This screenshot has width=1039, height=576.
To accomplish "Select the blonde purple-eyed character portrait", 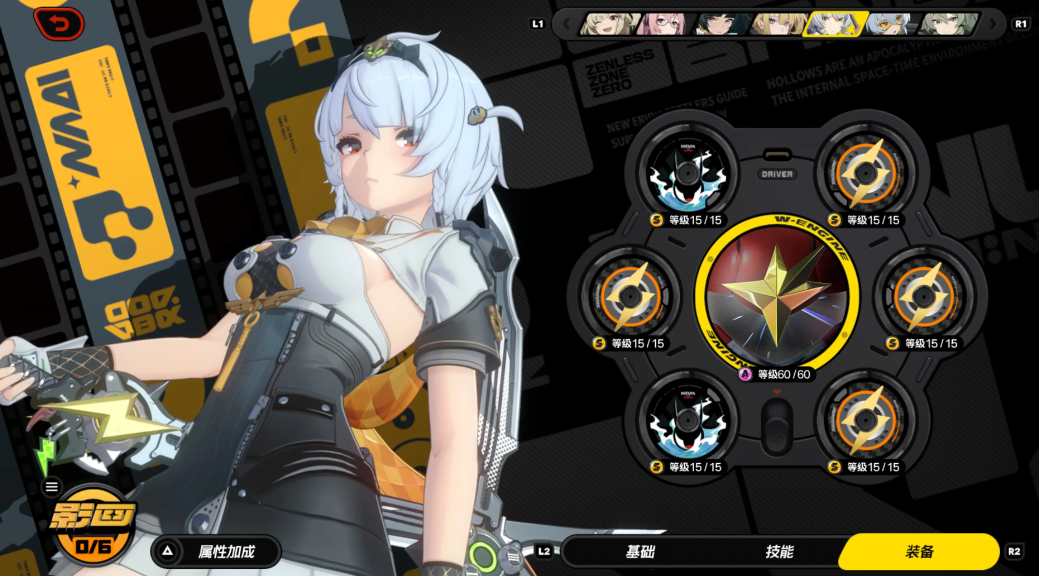I will [773, 23].
